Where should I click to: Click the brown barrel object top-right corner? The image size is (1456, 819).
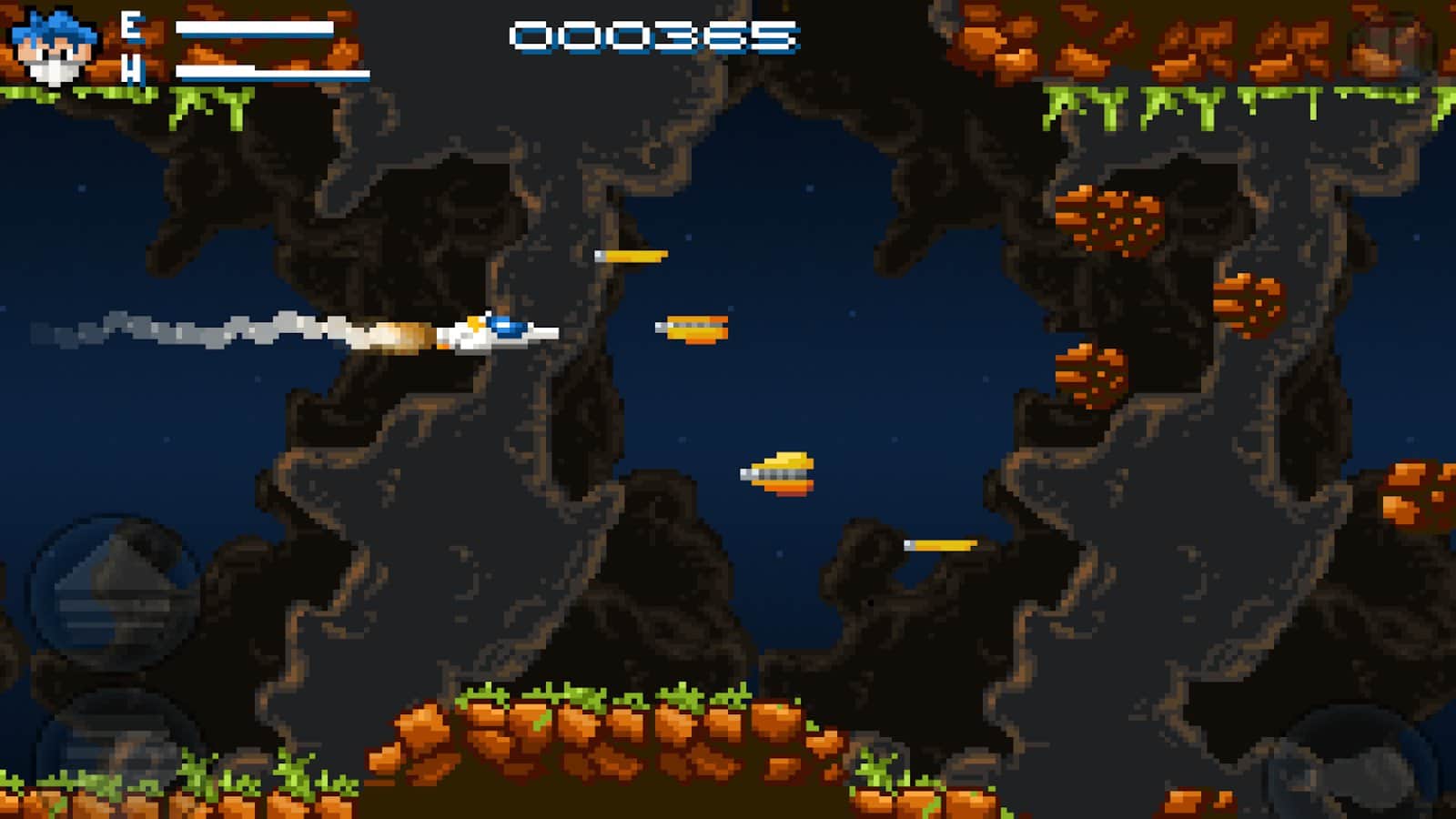pos(1388,41)
